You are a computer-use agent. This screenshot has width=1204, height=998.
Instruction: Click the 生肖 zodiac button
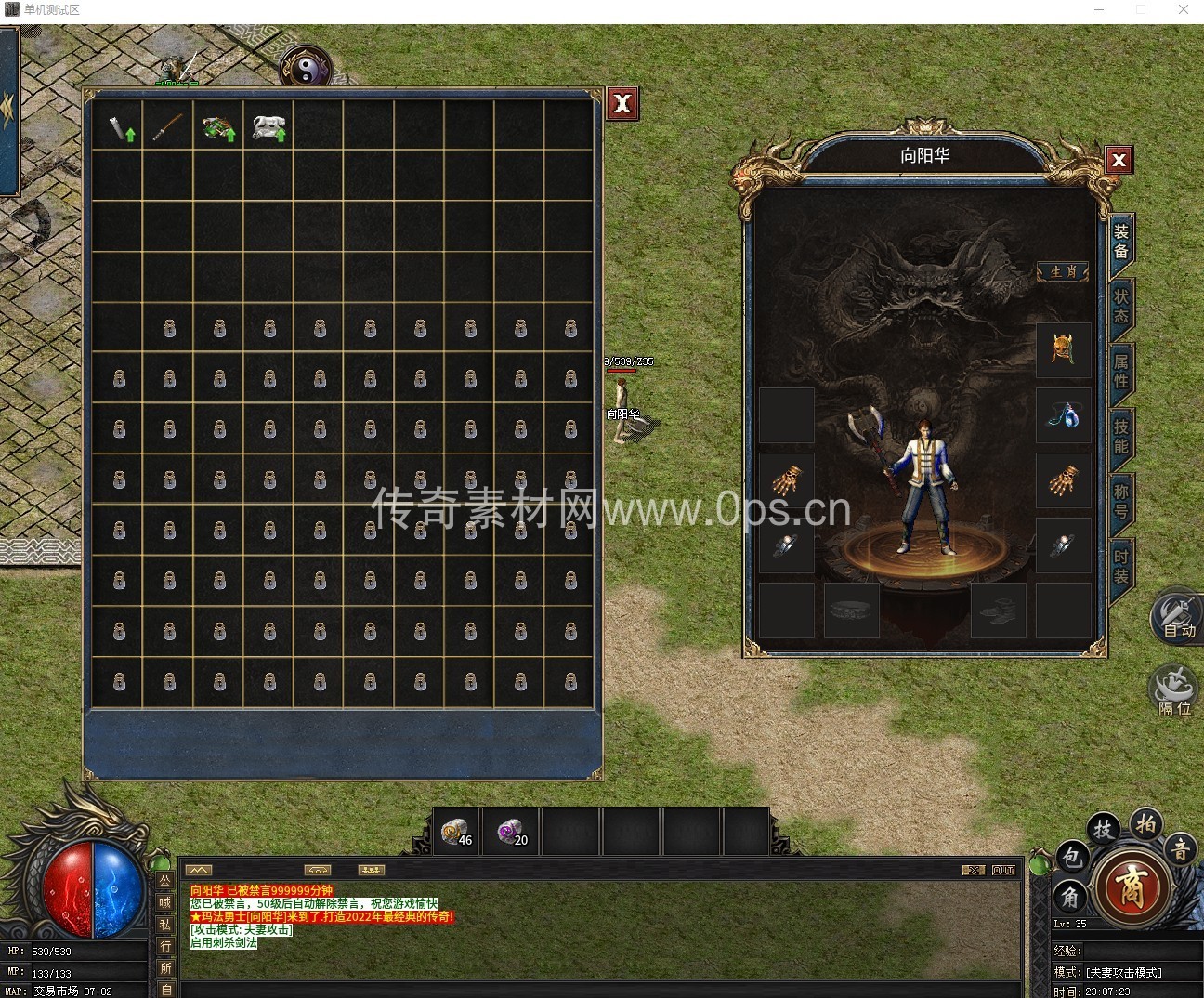tap(1063, 271)
